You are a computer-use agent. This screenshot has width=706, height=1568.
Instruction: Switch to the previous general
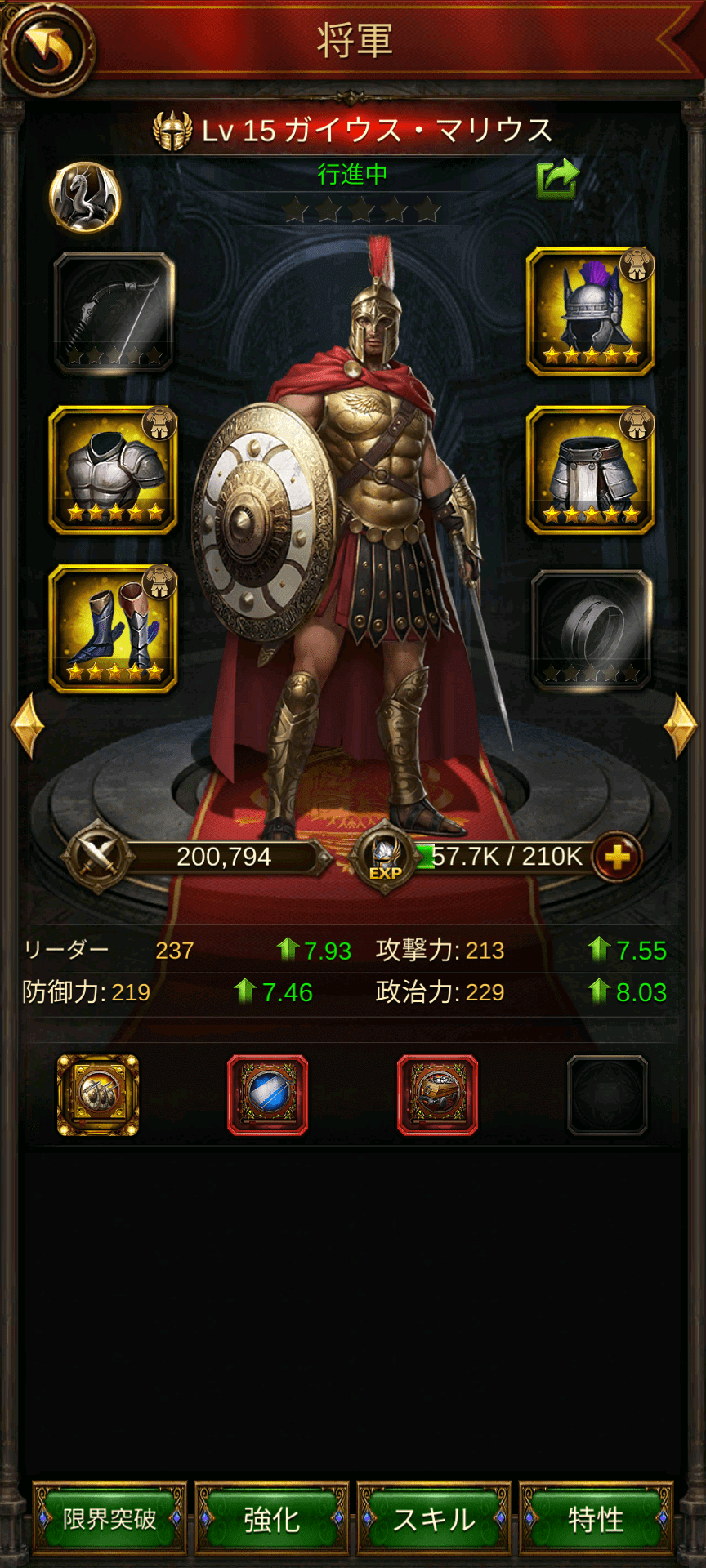(26, 725)
